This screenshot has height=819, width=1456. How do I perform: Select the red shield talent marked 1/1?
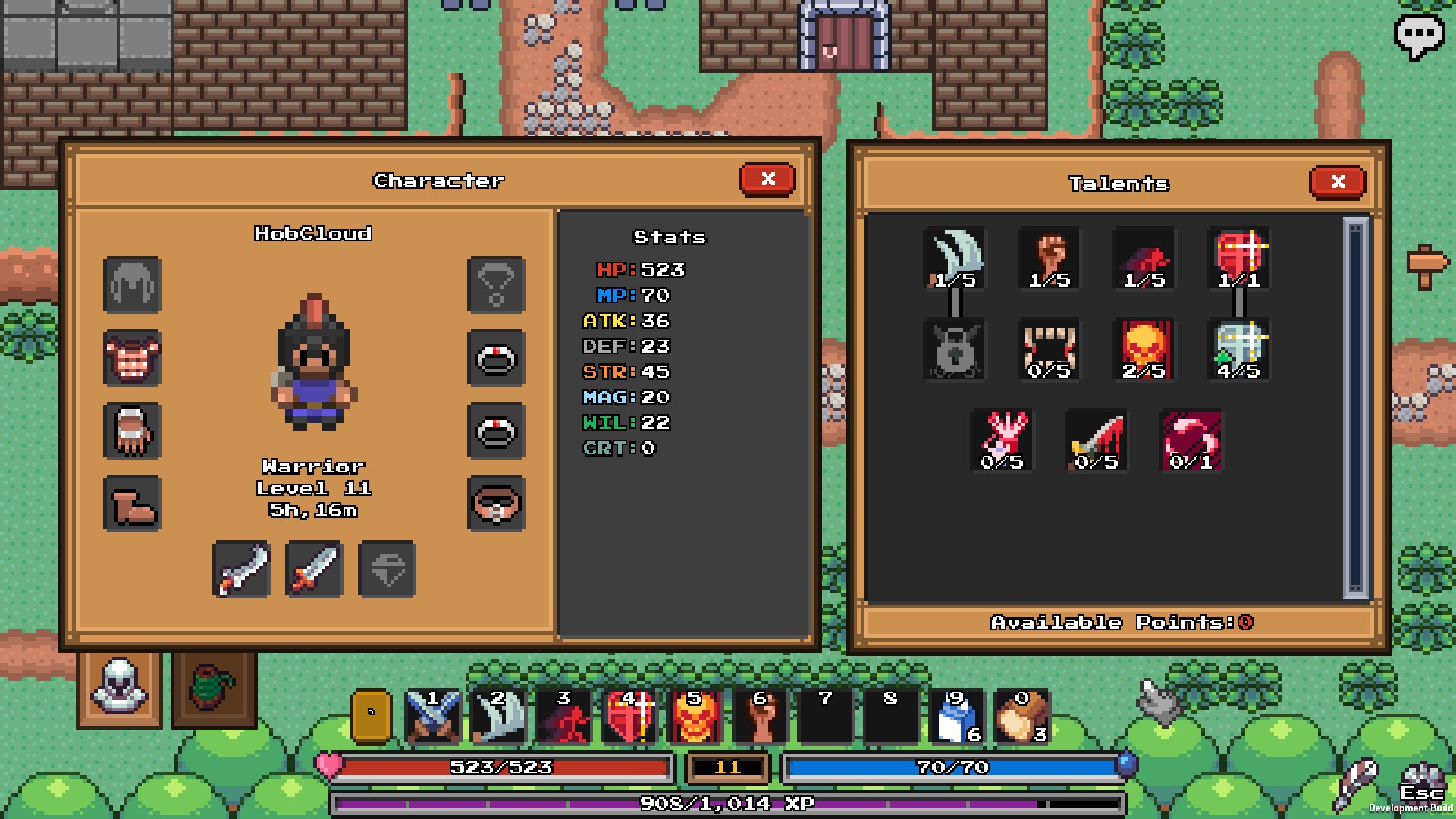(1236, 258)
